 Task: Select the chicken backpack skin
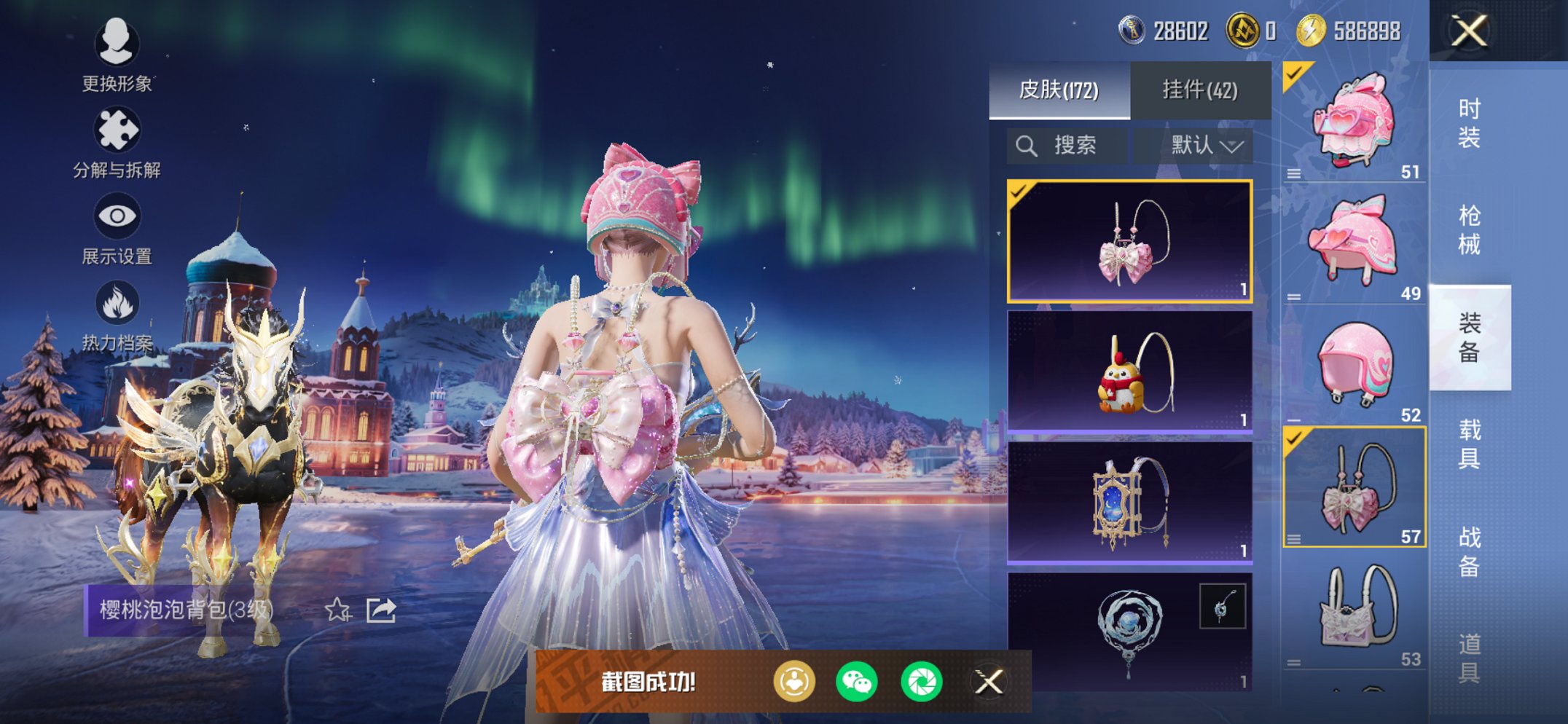pyautogui.click(x=1129, y=372)
